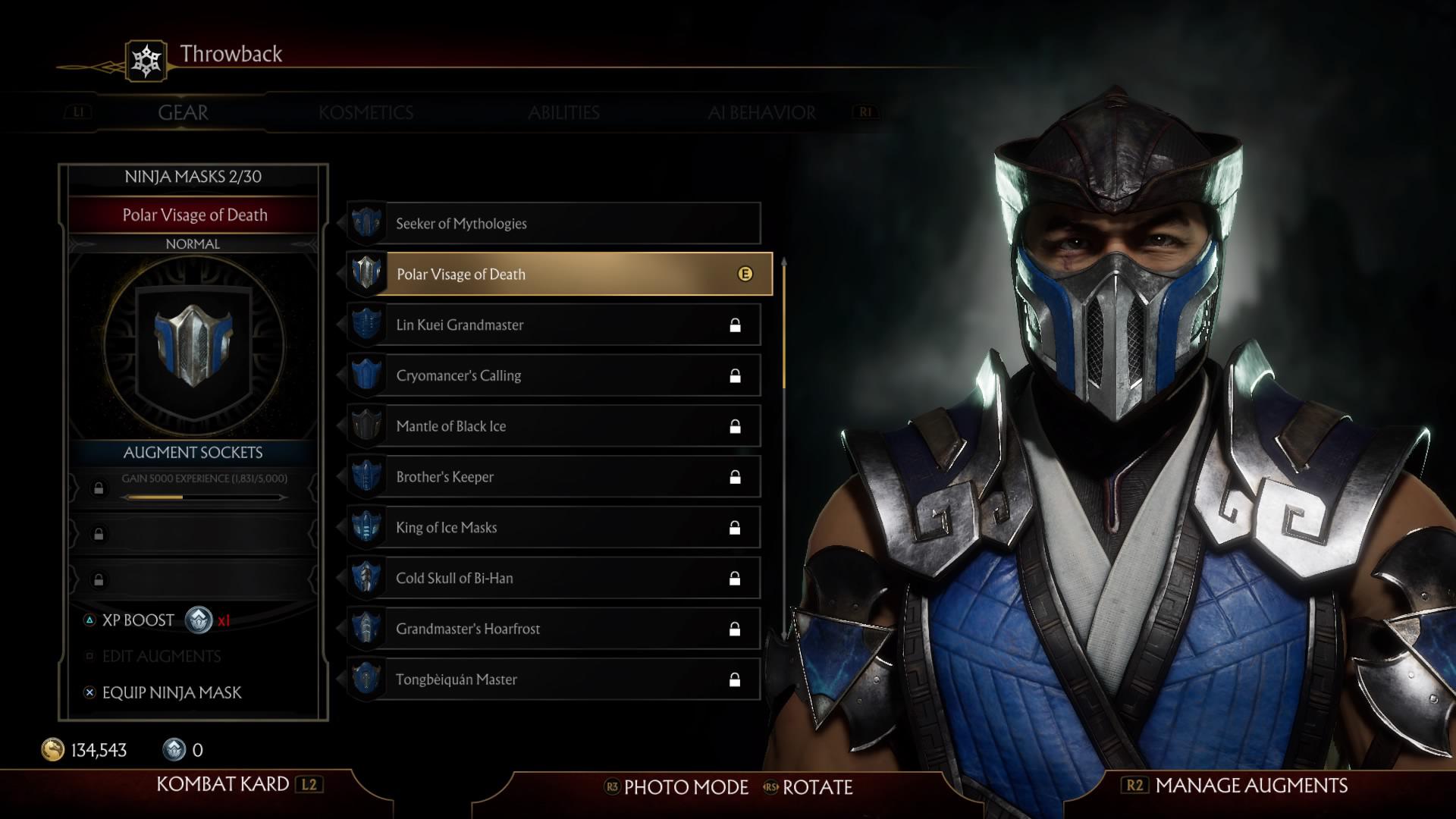The height and width of the screenshot is (819, 1456).
Task: Click Equip Ninja Mask
Action: (x=171, y=692)
